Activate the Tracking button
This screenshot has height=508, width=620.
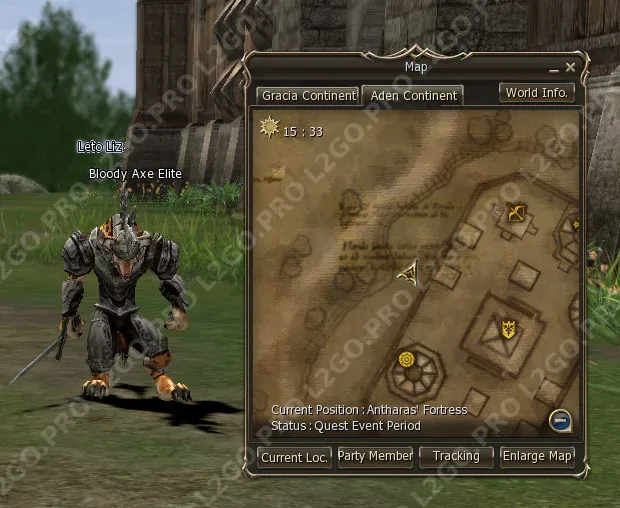click(x=456, y=456)
